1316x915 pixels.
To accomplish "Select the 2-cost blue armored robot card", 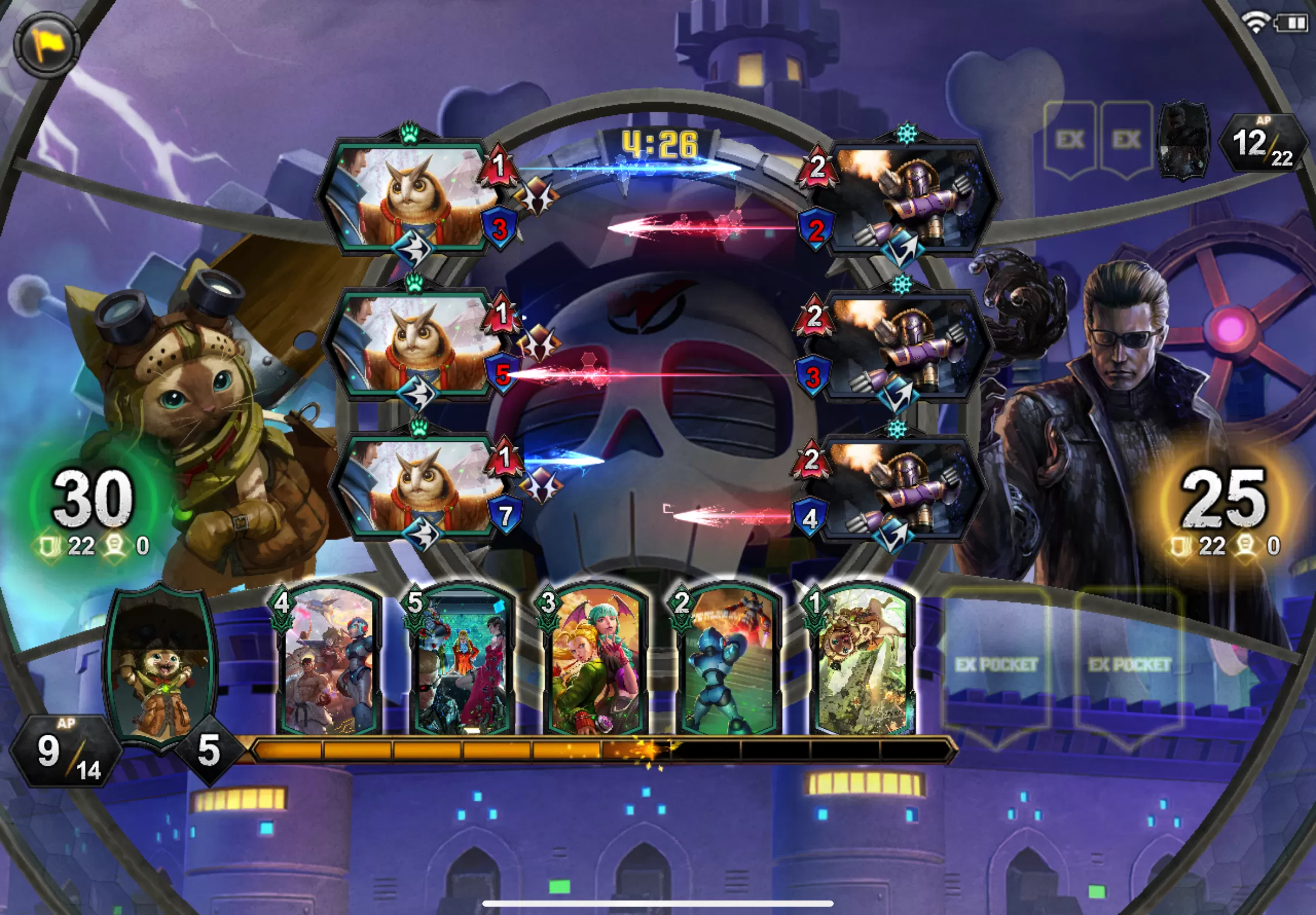I will point(728,662).
